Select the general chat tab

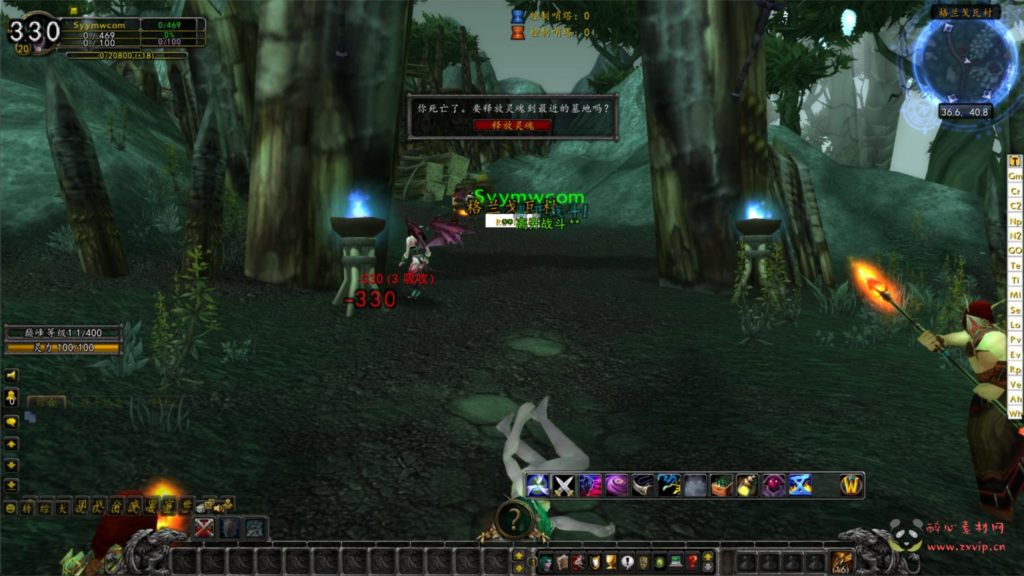click(x=46, y=401)
